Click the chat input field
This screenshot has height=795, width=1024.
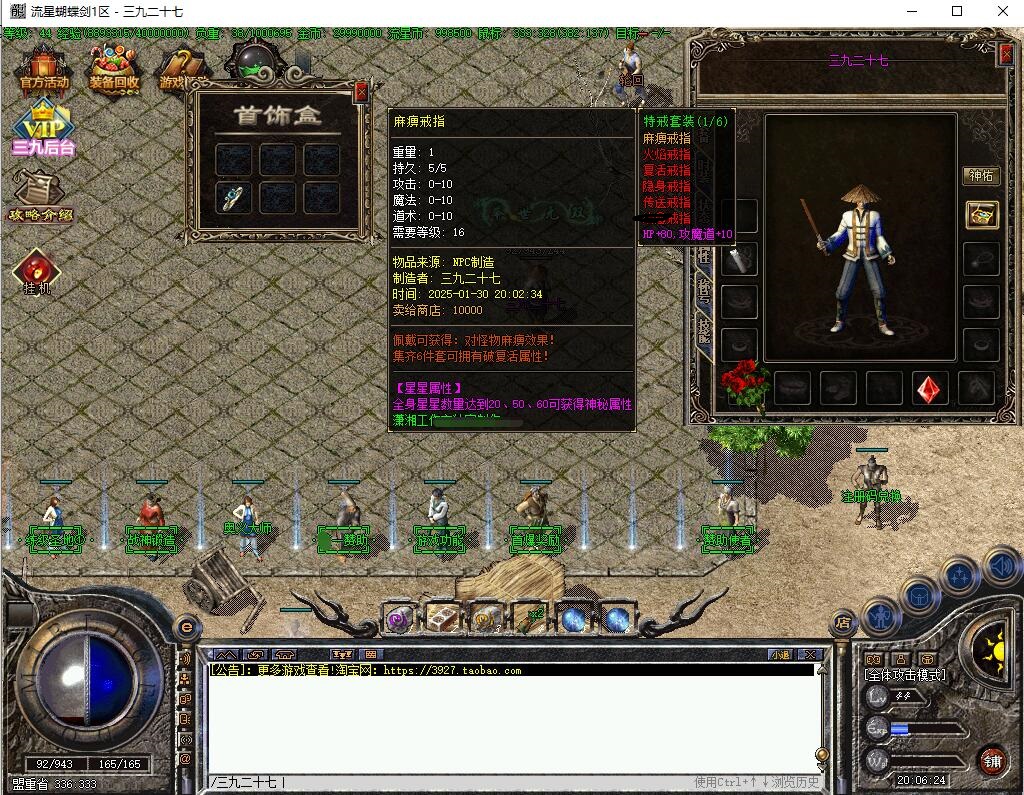pos(450,782)
